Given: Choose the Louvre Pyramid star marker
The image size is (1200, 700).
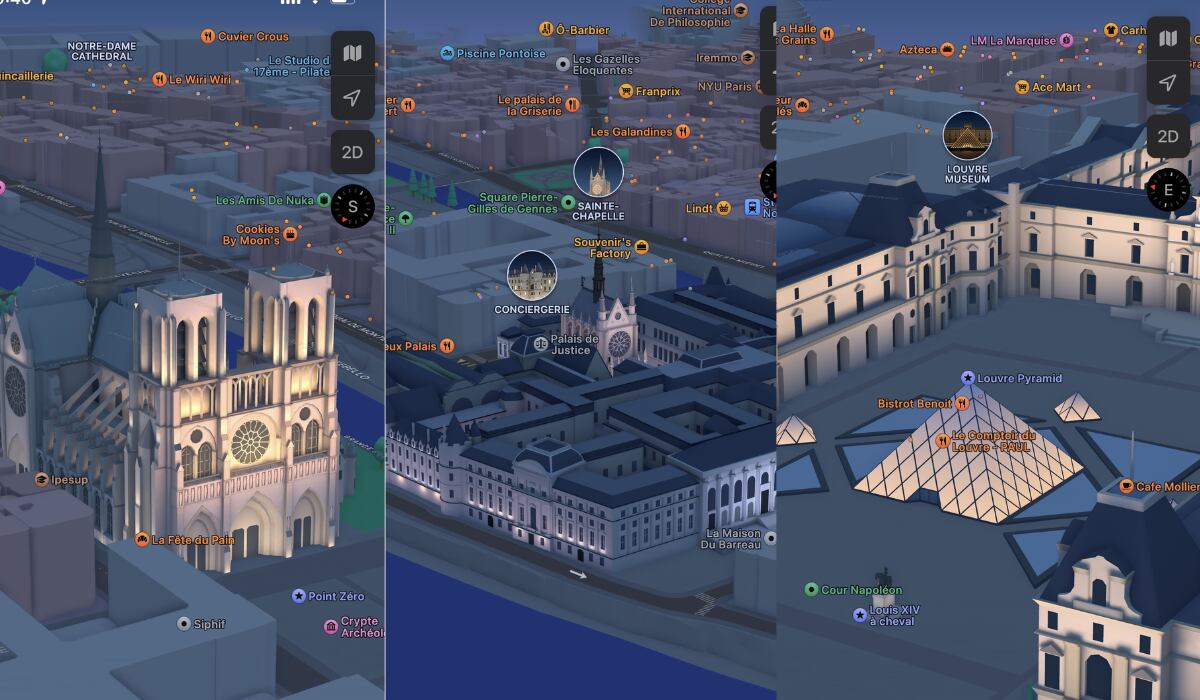Looking at the screenshot, I should pyautogui.click(x=968, y=378).
